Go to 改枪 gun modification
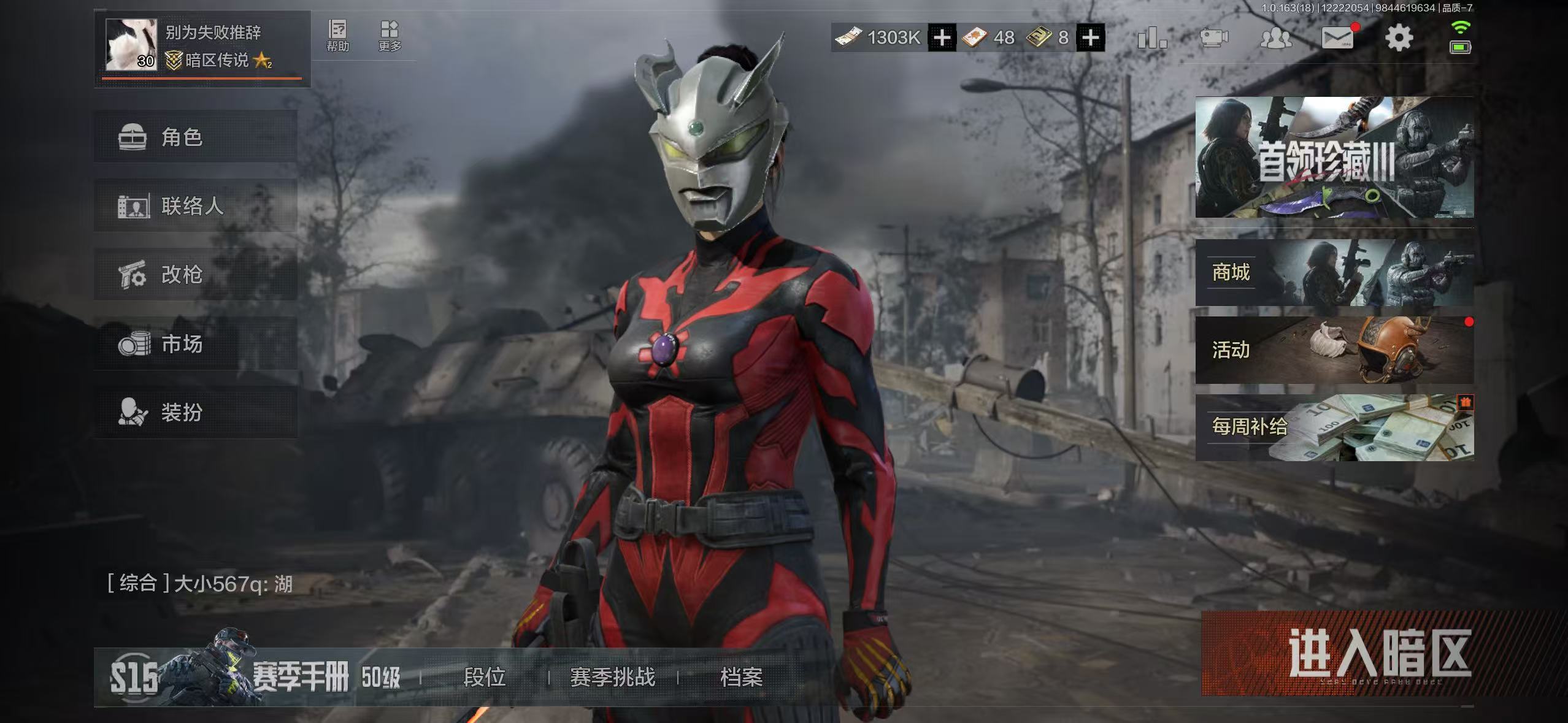The height and width of the screenshot is (723, 1568). [x=195, y=274]
